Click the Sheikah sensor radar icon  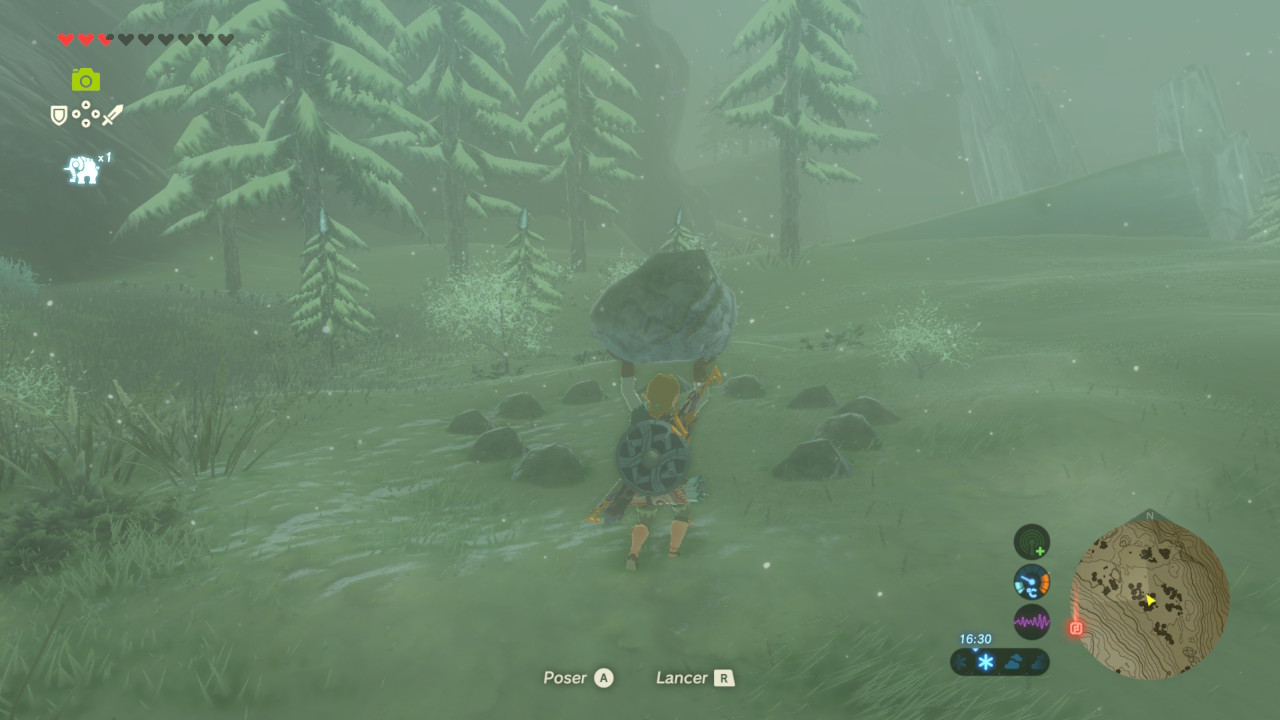coord(1031,542)
